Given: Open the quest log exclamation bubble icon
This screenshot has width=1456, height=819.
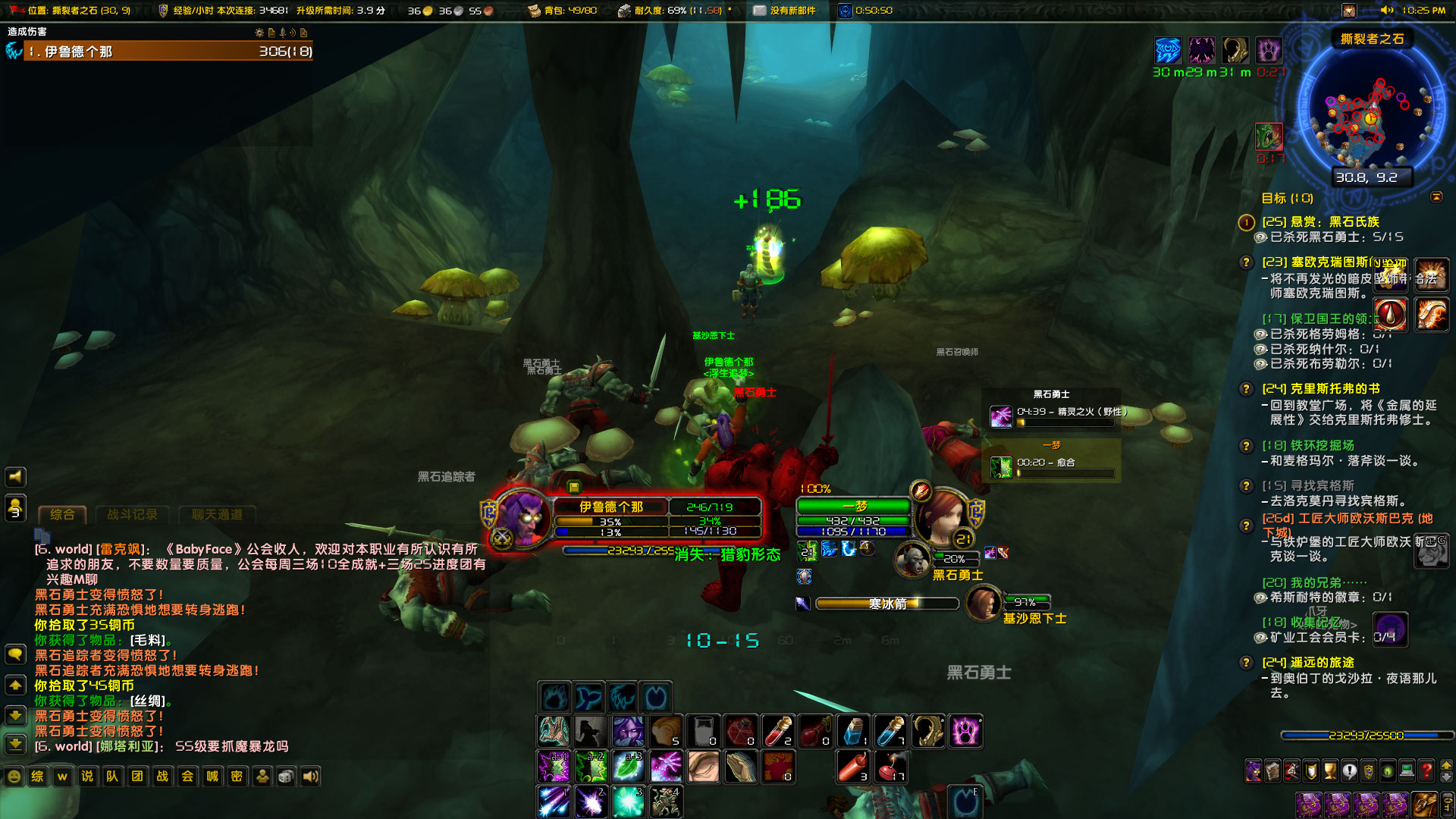Looking at the screenshot, I should pyautogui.click(x=1349, y=770).
